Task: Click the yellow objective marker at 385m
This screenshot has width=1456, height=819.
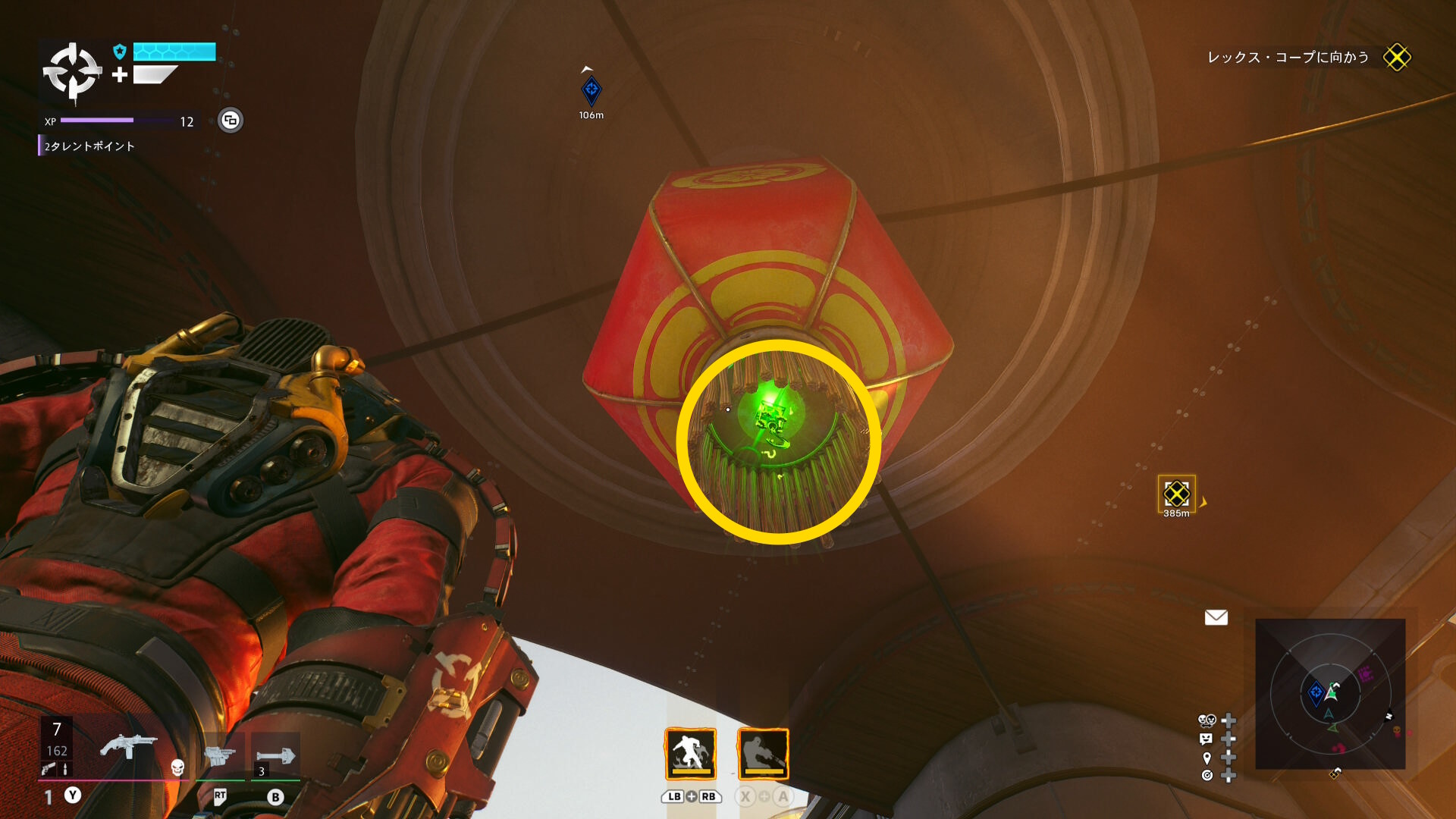Action: click(x=1176, y=494)
